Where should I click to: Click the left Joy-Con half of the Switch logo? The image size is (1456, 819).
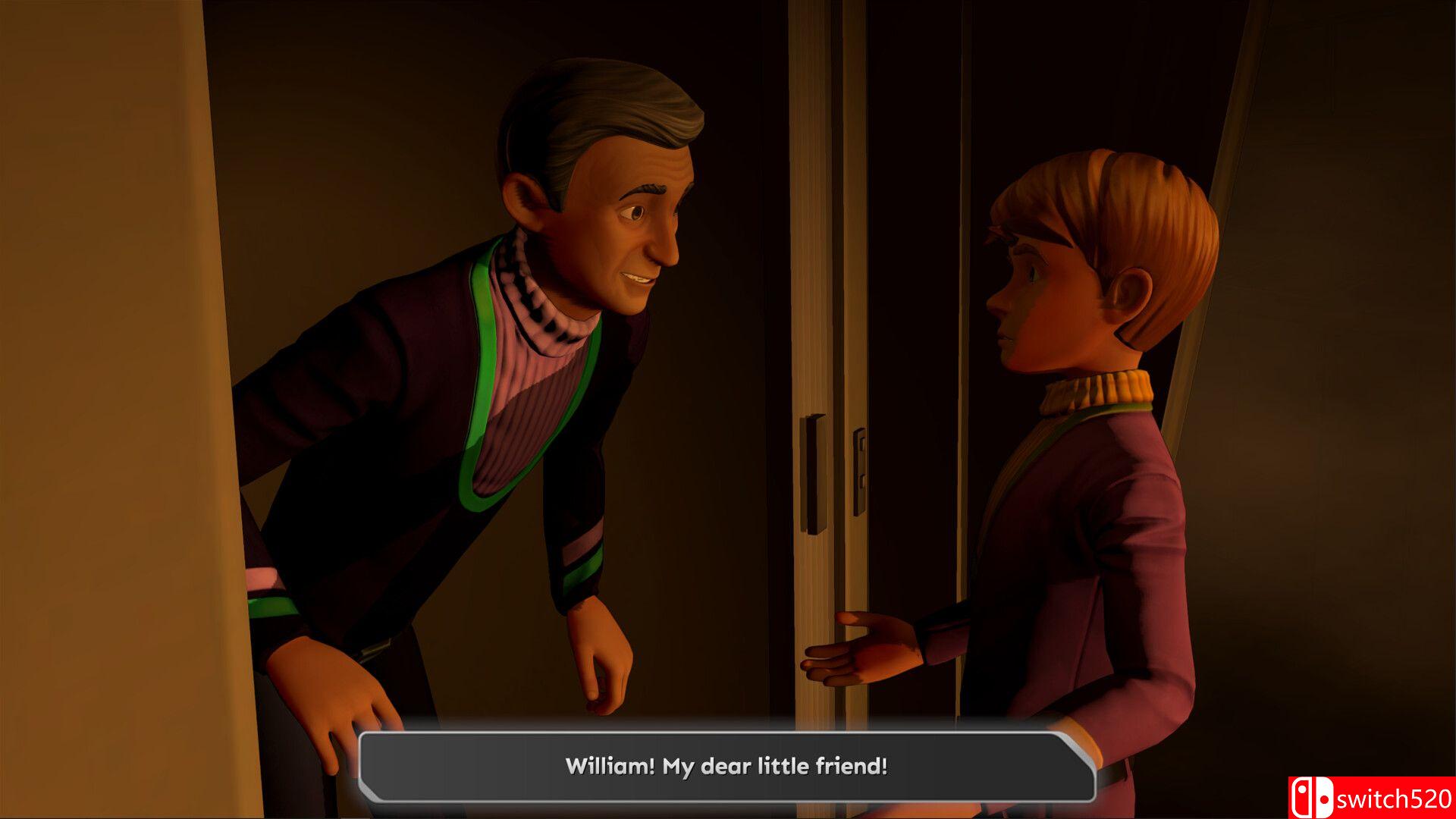[x=1301, y=798]
